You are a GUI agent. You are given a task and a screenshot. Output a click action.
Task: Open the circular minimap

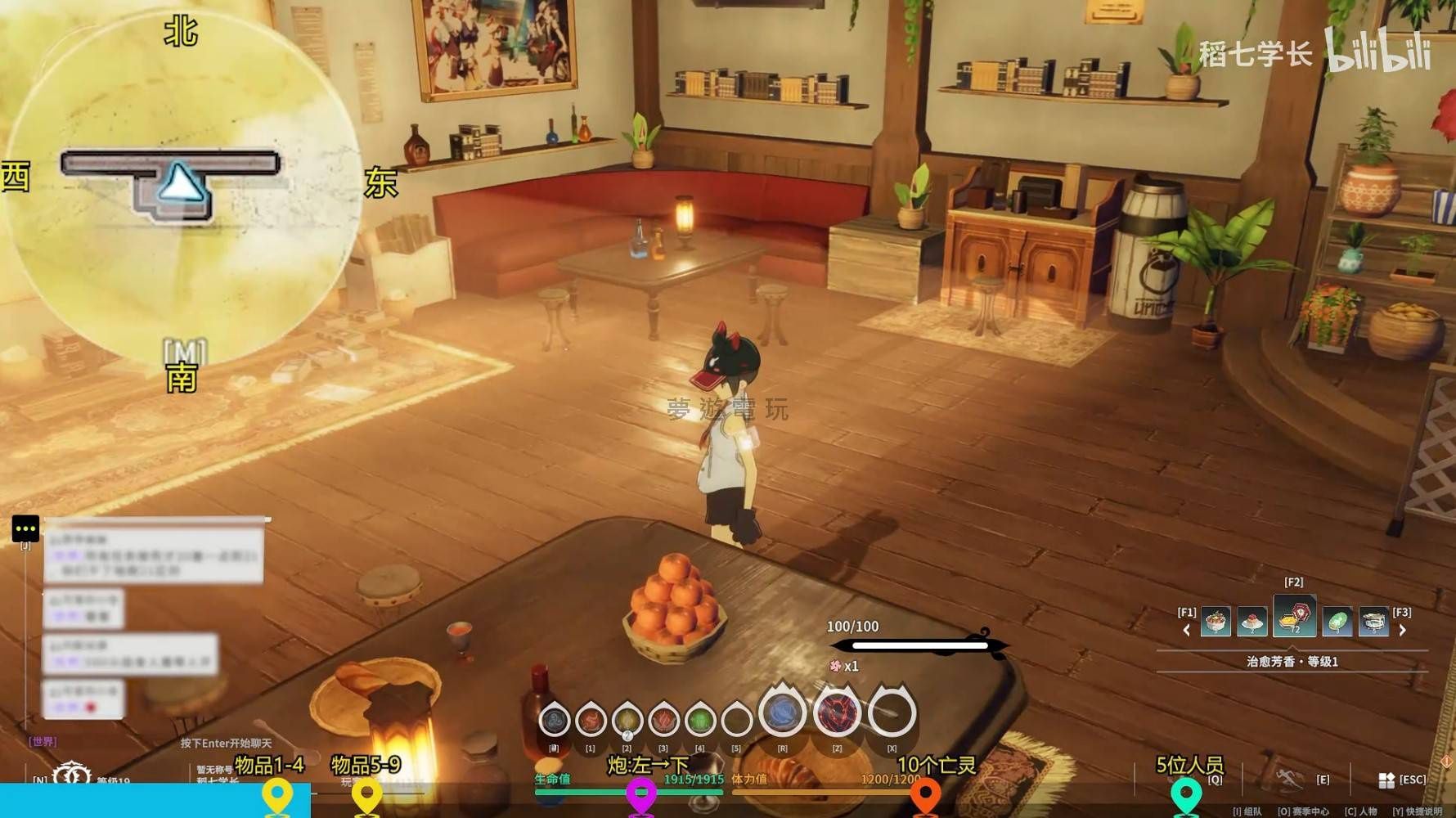coord(181,188)
